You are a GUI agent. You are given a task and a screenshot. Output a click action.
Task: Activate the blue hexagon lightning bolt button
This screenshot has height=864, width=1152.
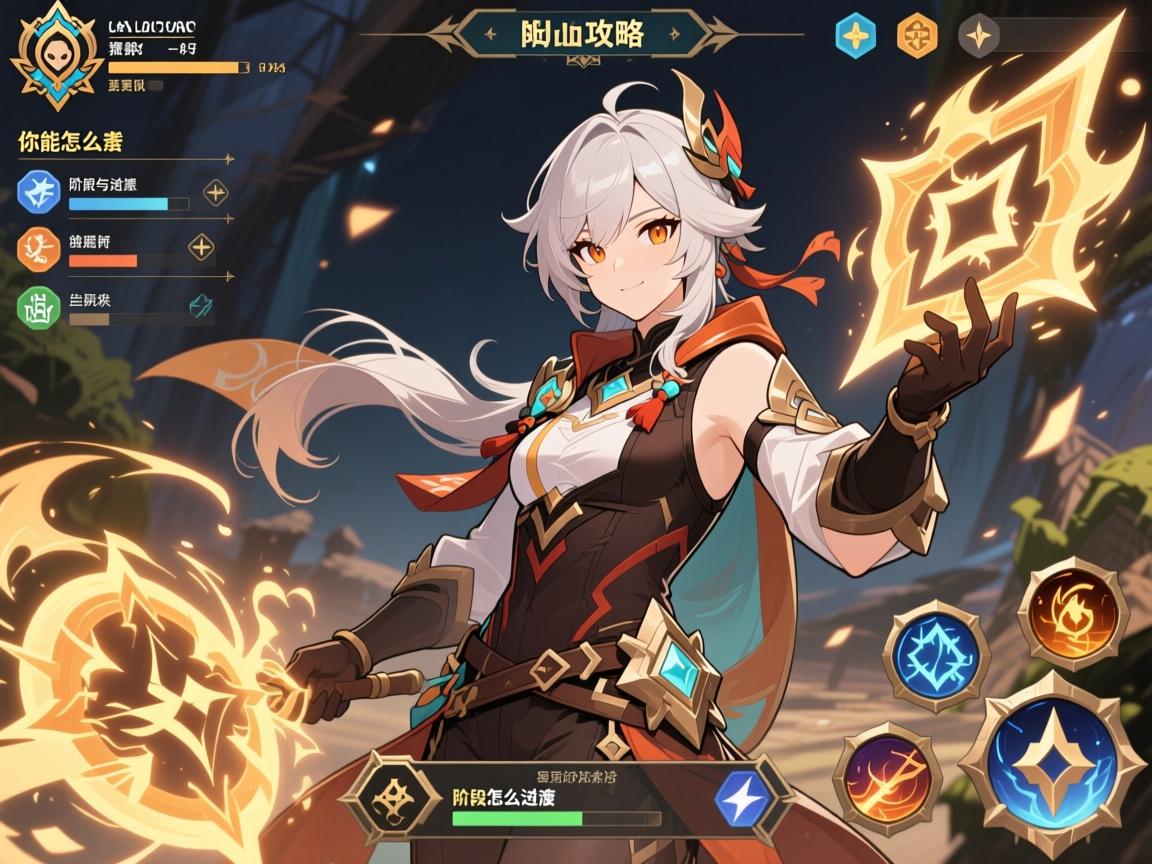pyautogui.click(x=744, y=796)
